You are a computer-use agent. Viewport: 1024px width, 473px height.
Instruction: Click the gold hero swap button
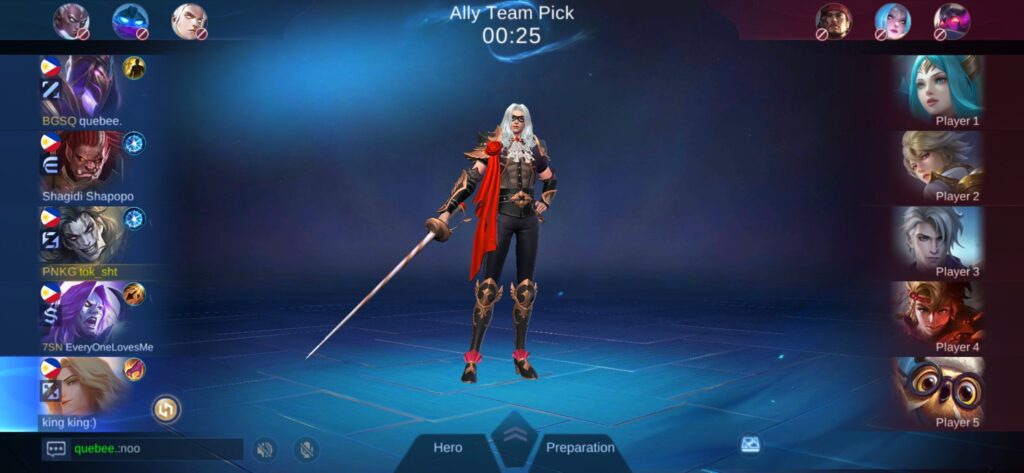pos(166,408)
